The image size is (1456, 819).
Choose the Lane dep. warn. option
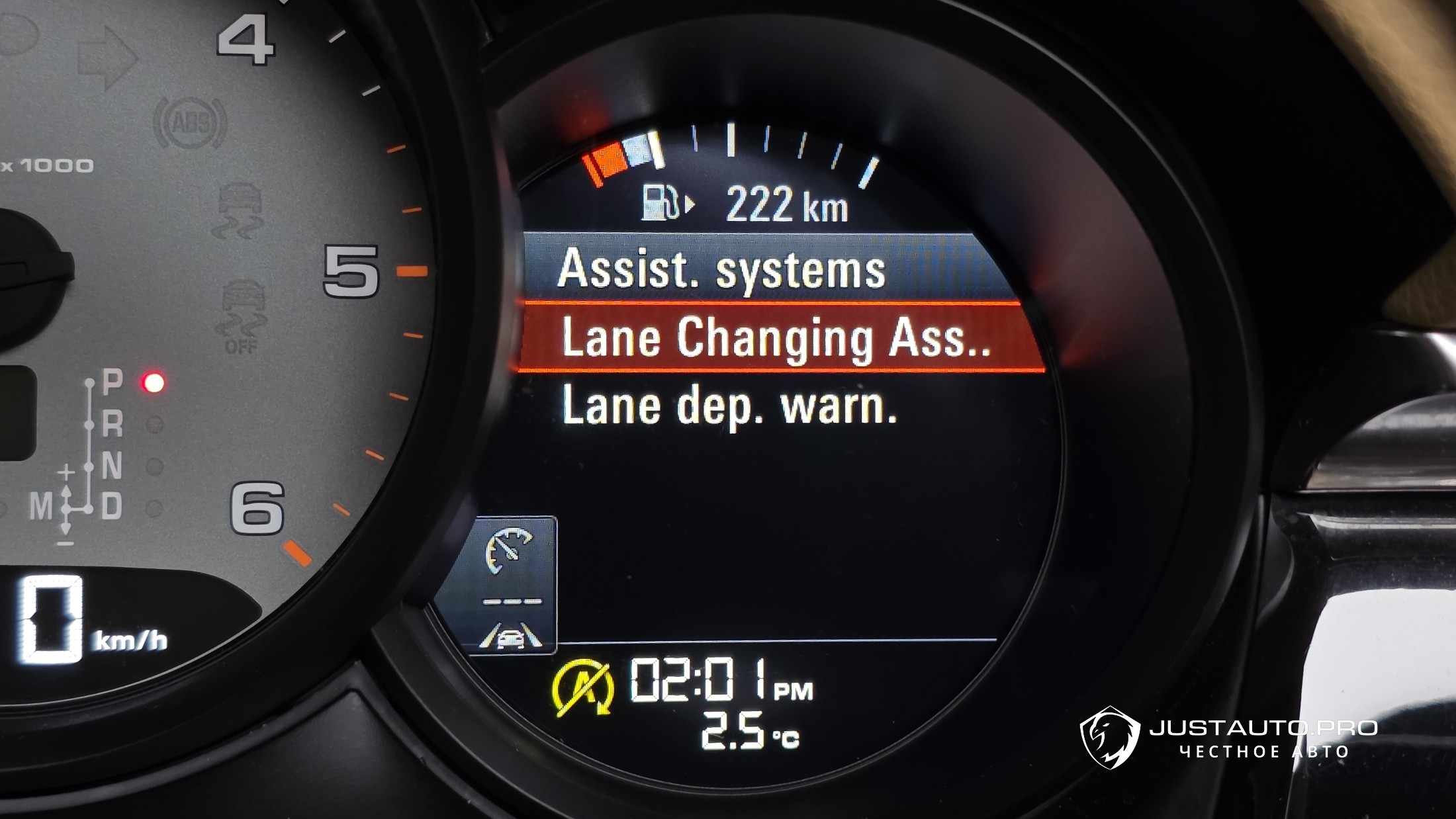[x=729, y=406]
